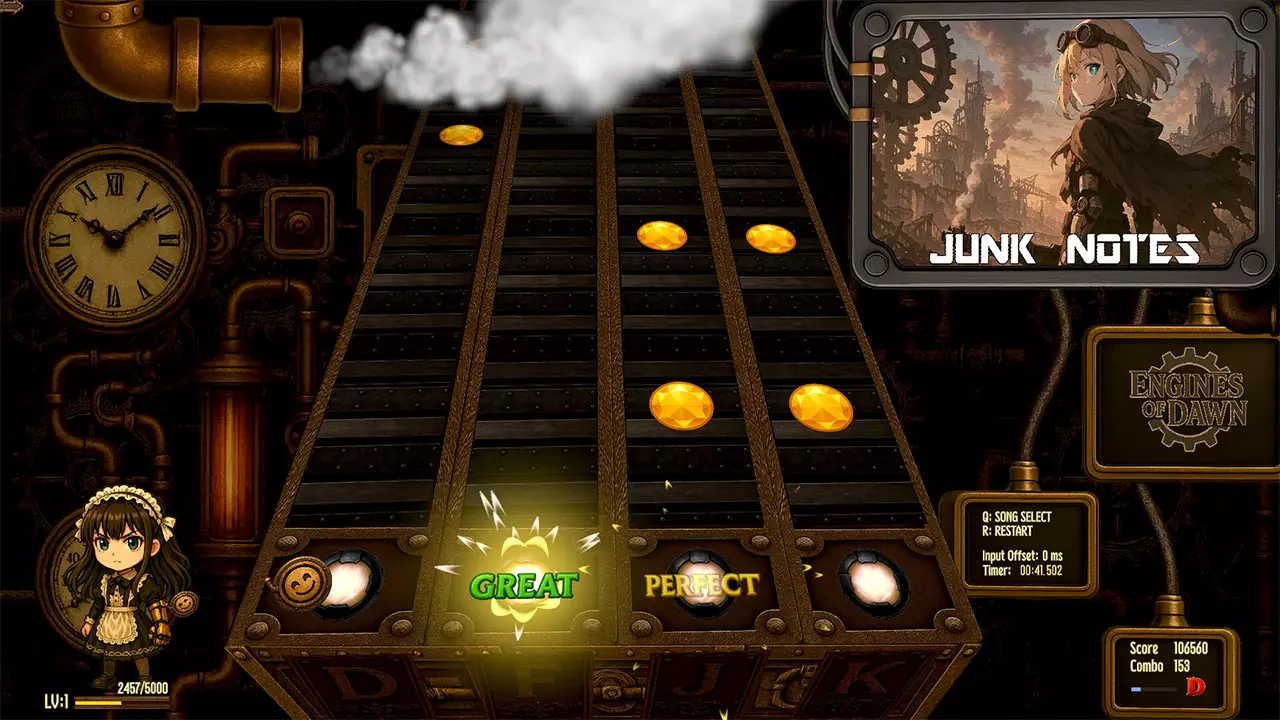Image resolution: width=1280 pixels, height=720 pixels.
Task: Click the Junk Notes song artwork
Action: 1062,145
